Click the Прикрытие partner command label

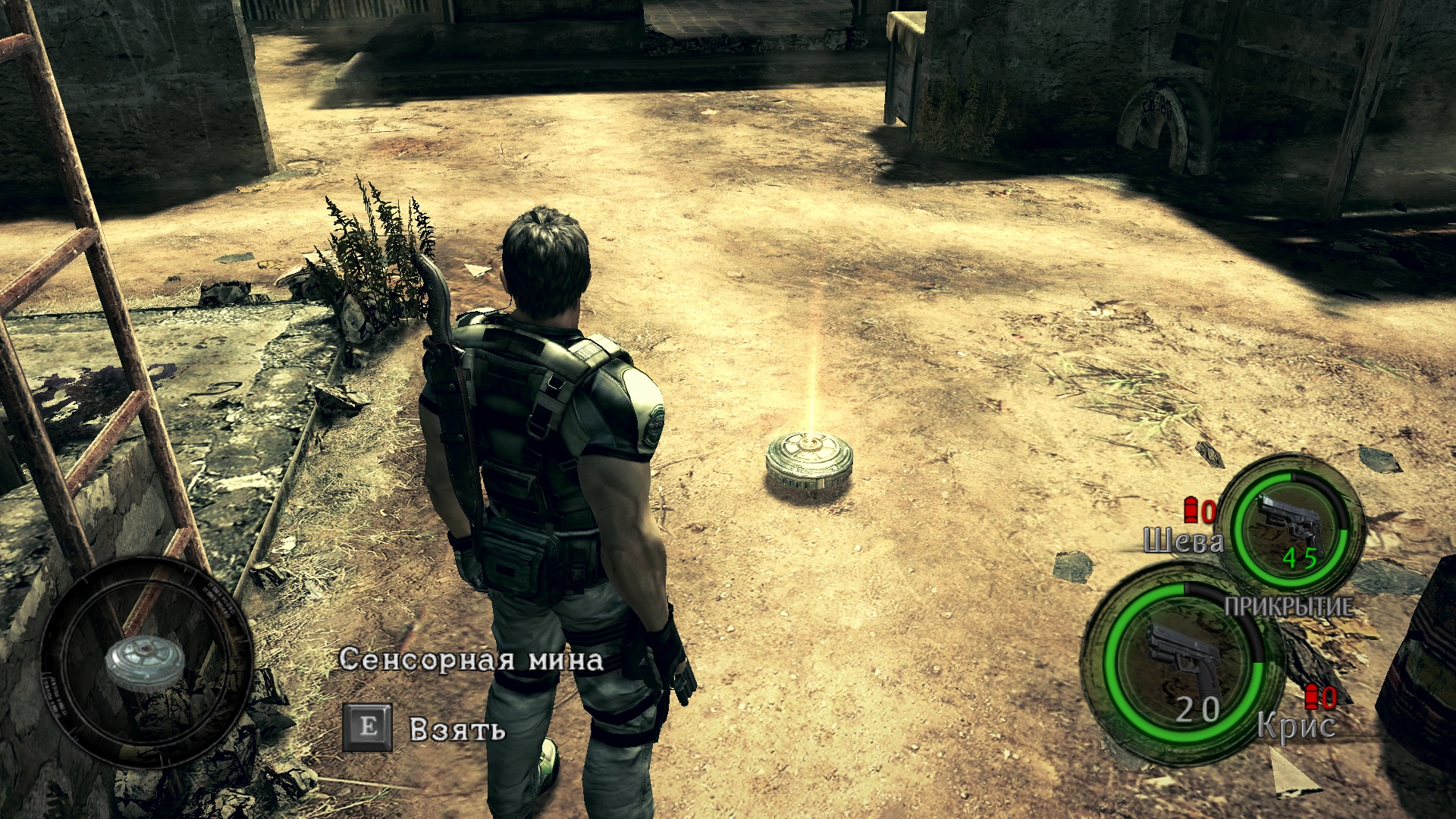point(1288,606)
